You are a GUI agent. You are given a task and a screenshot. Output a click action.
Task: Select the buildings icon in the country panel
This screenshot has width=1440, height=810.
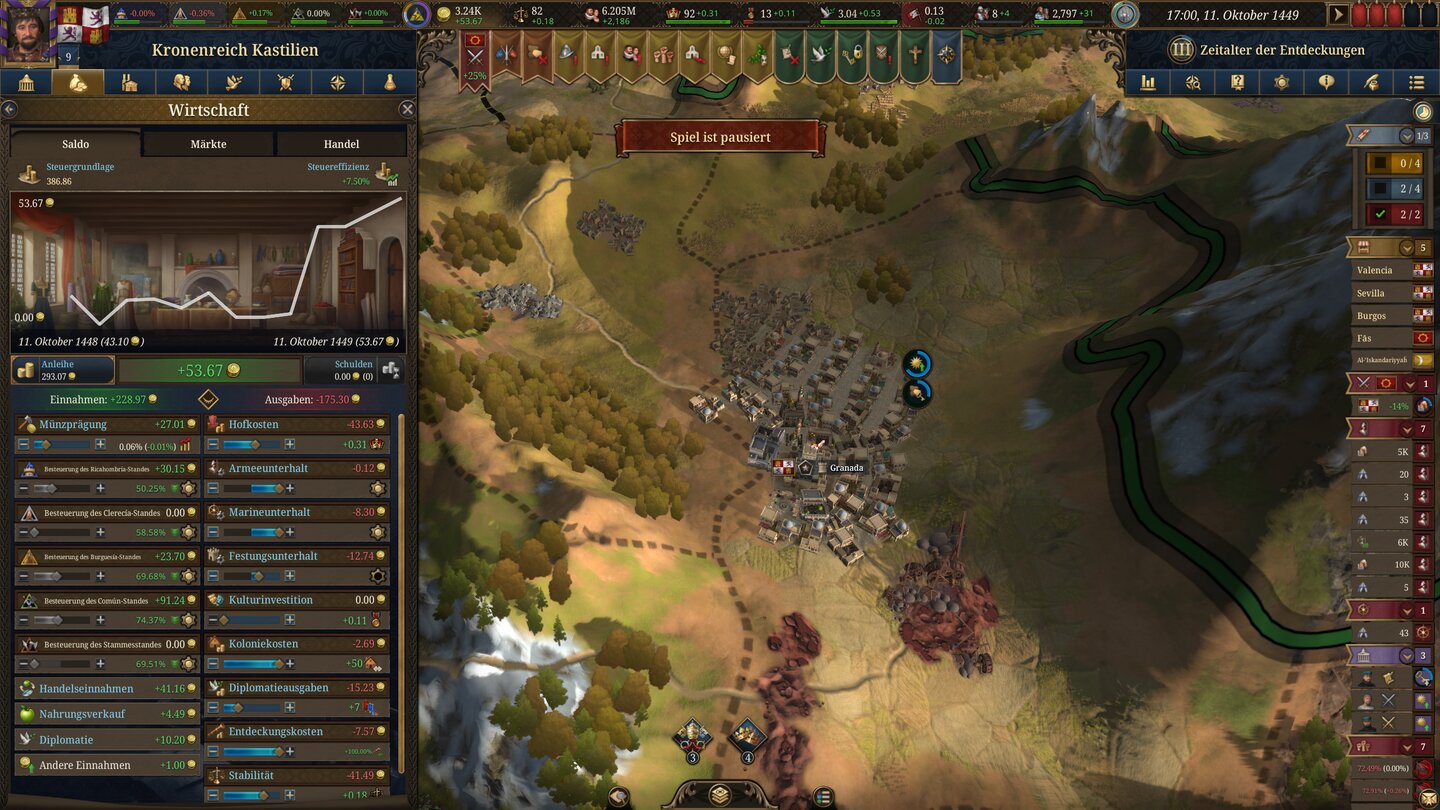(x=128, y=82)
